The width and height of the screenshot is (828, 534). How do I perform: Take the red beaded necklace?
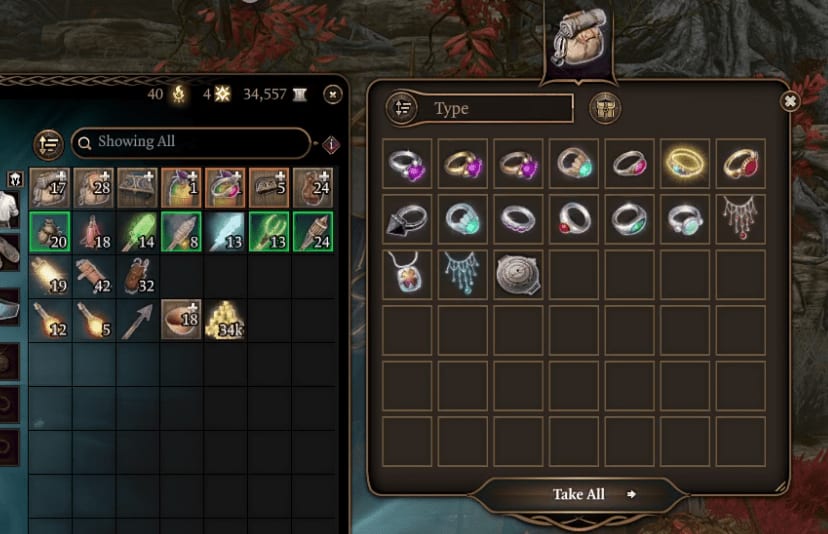click(x=740, y=218)
